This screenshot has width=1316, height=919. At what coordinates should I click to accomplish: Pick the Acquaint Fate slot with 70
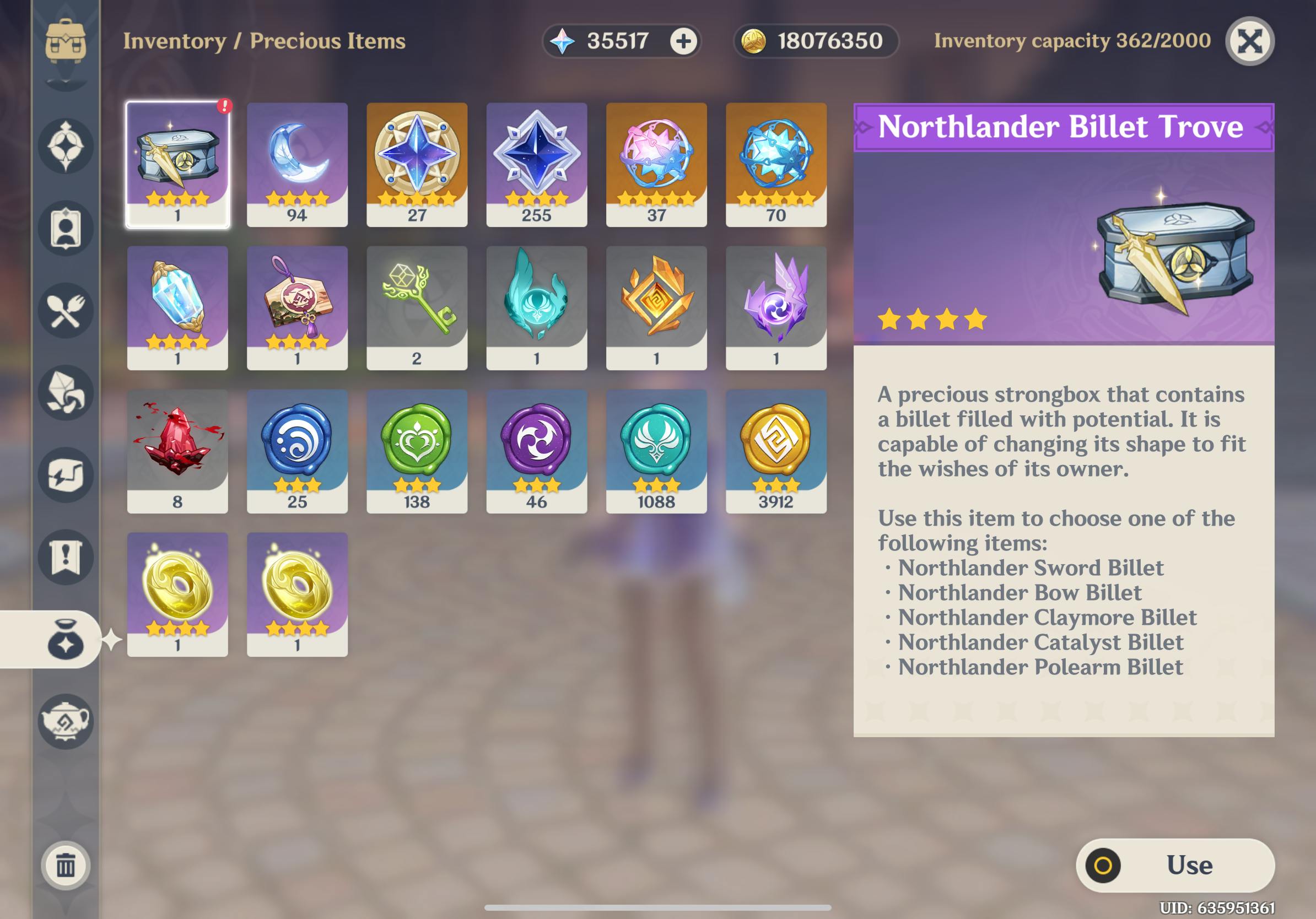click(776, 164)
